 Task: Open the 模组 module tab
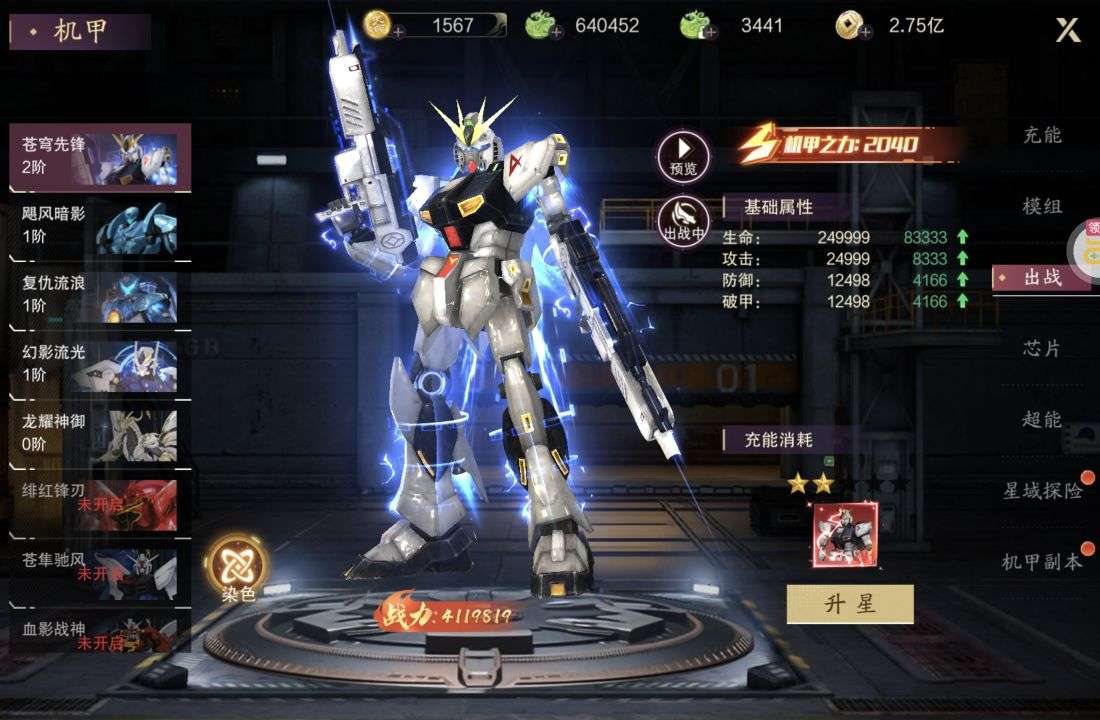point(1042,206)
